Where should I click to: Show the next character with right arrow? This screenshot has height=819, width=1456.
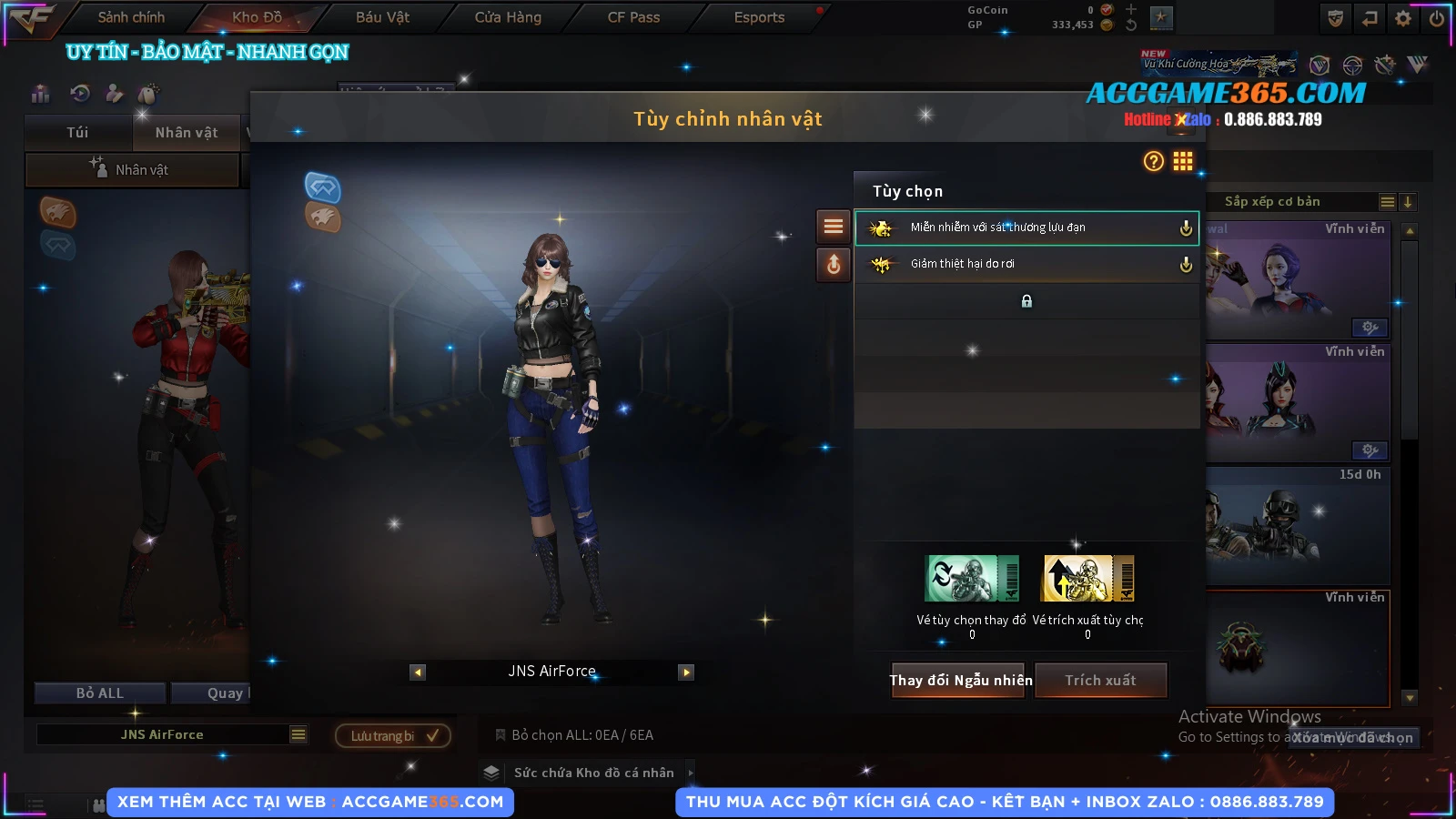(x=686, y=672)
